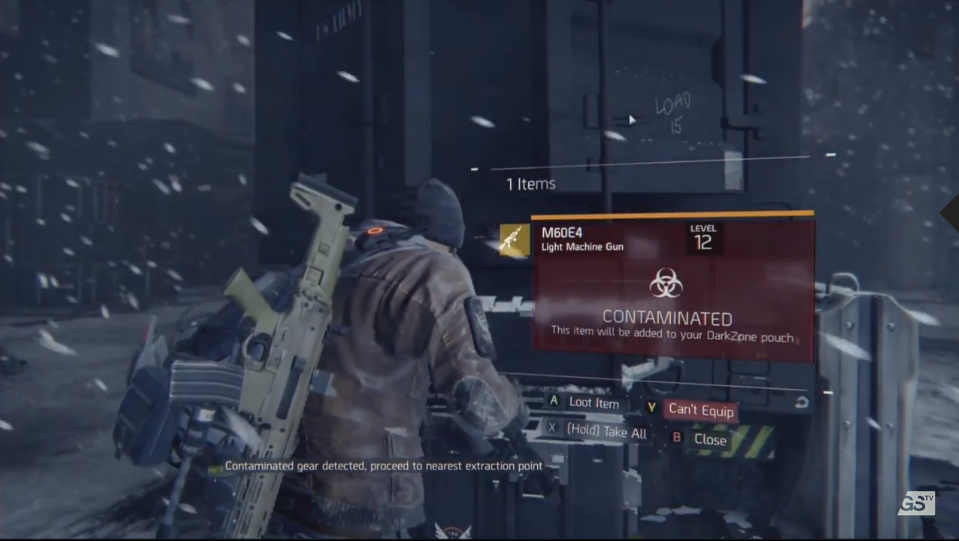Choose the (Hold) Take All option
Screen dimensions: 959x541
(x=606, y=432)
